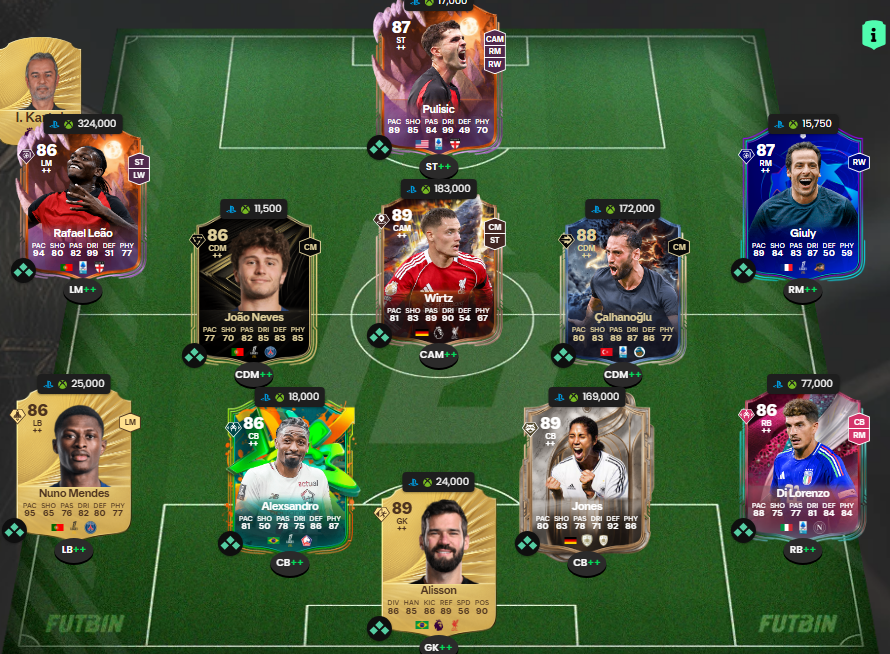Click the chemistry icon beside Pulisic
Screen dimensions: 890x654
379,148
